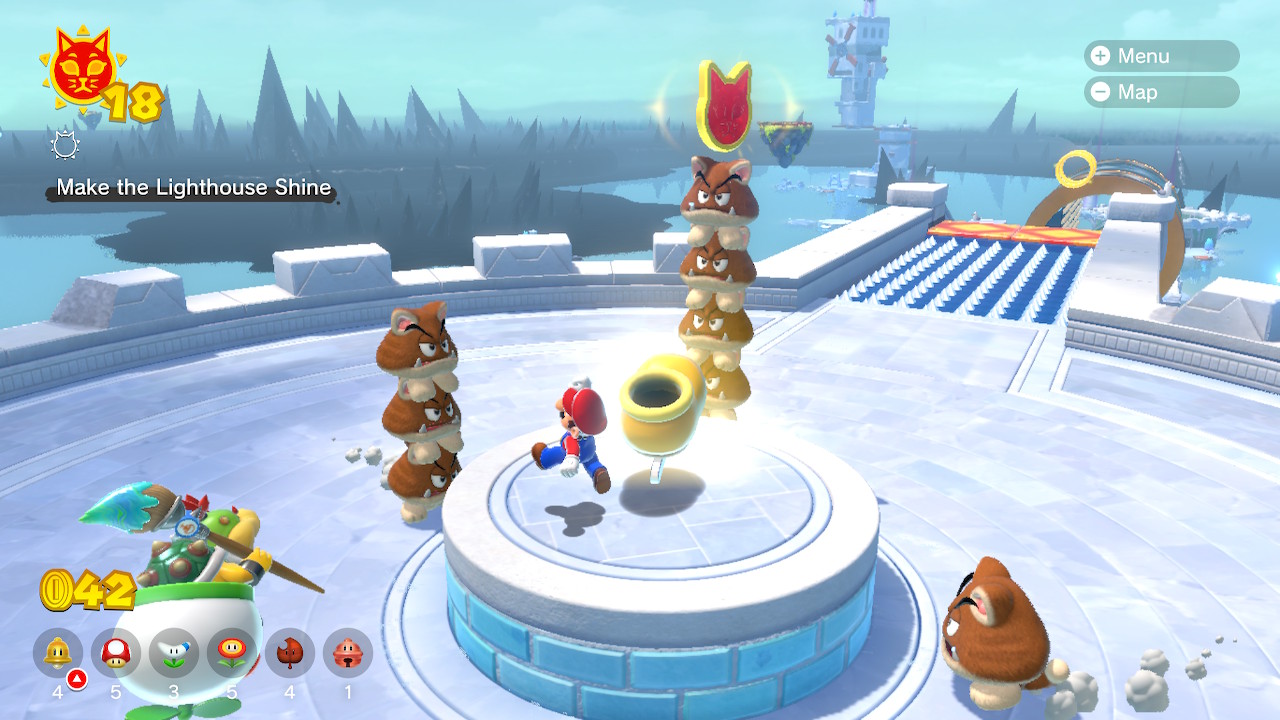Select the Super Leaf item slot
1280x720 pixels.
[290, 653]
